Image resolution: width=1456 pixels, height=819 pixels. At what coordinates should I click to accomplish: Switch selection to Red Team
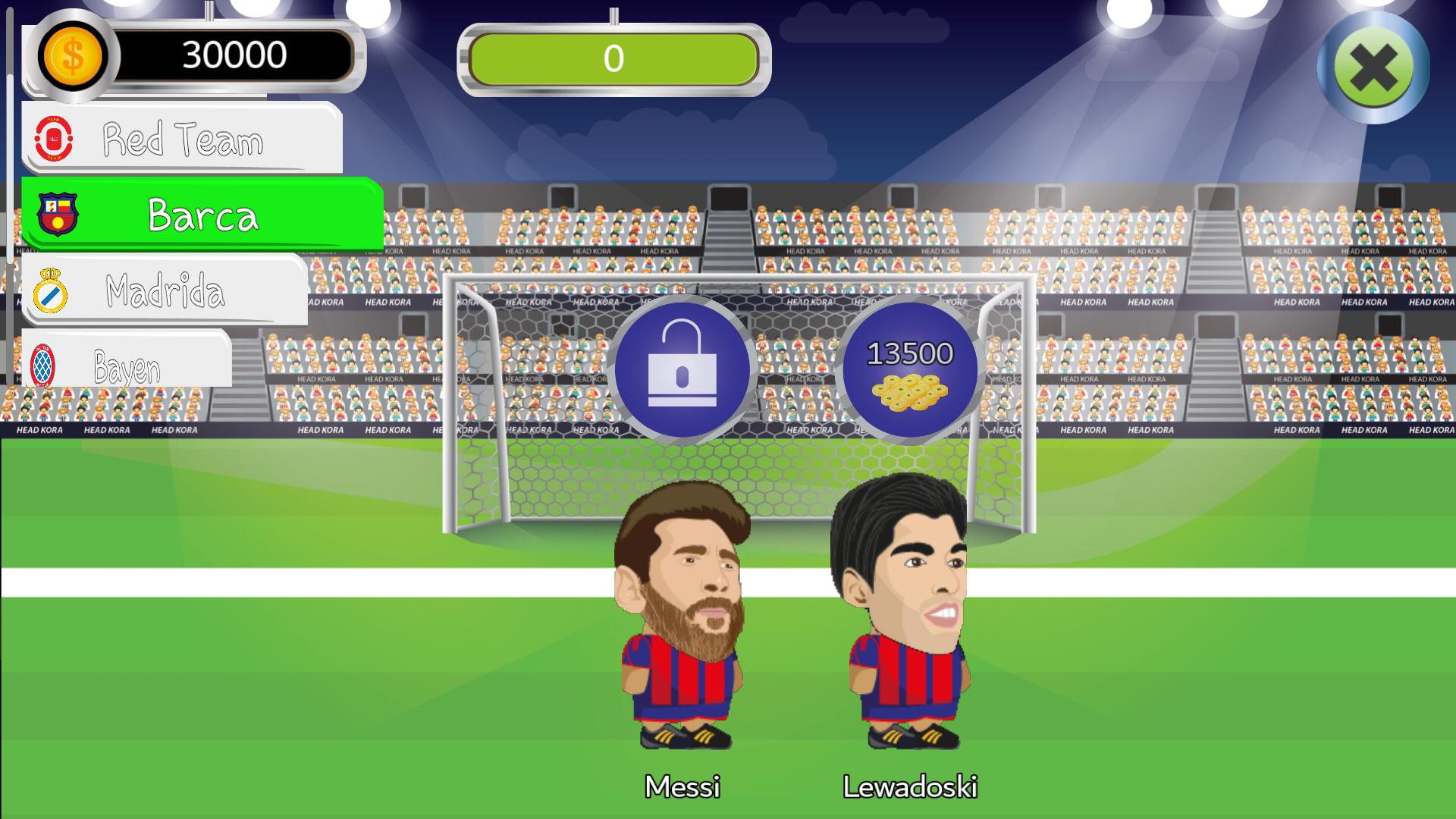pos(182,139)
